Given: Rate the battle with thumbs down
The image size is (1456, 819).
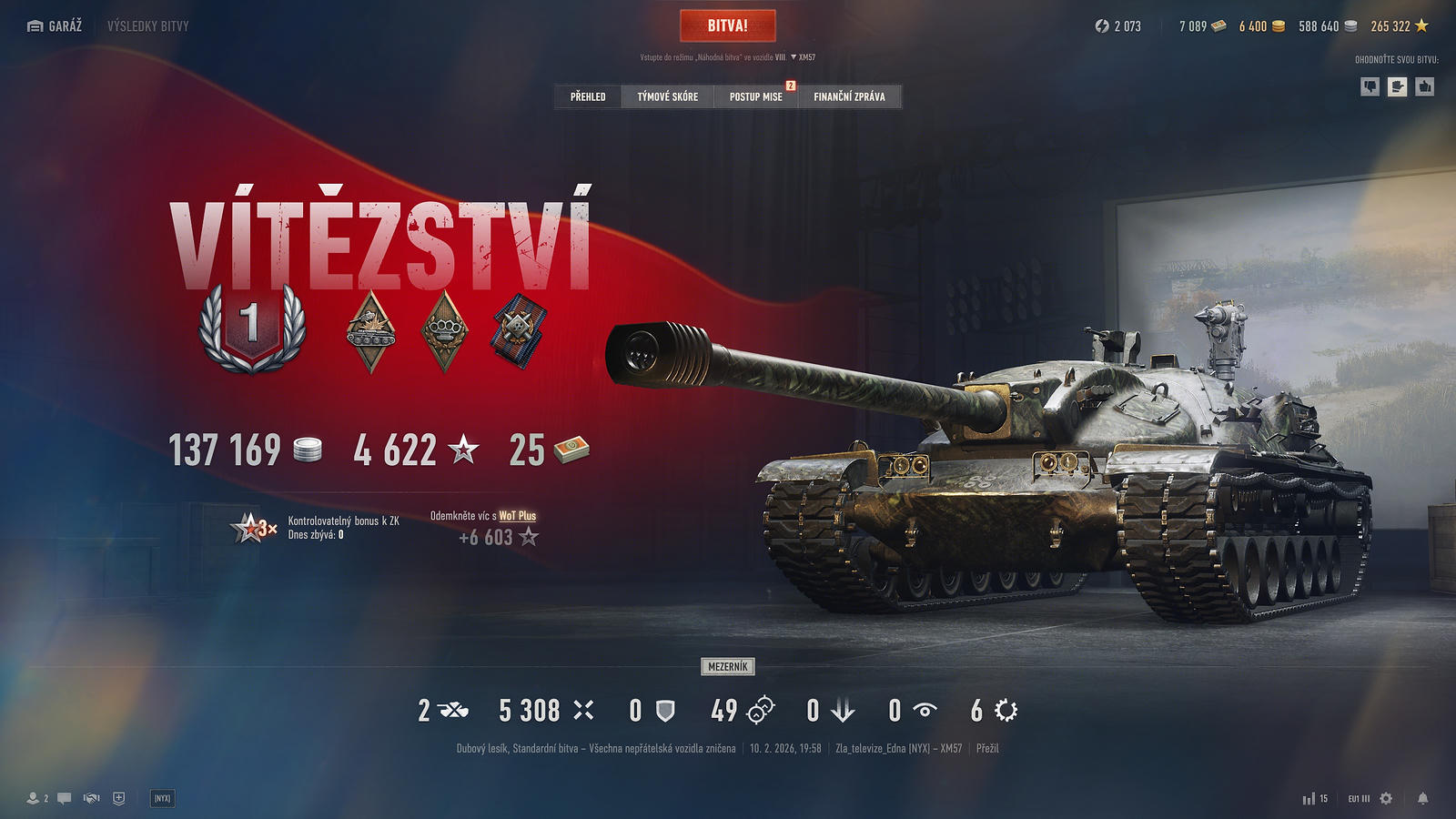Looking at the screenshot, I should point(1370,86).
